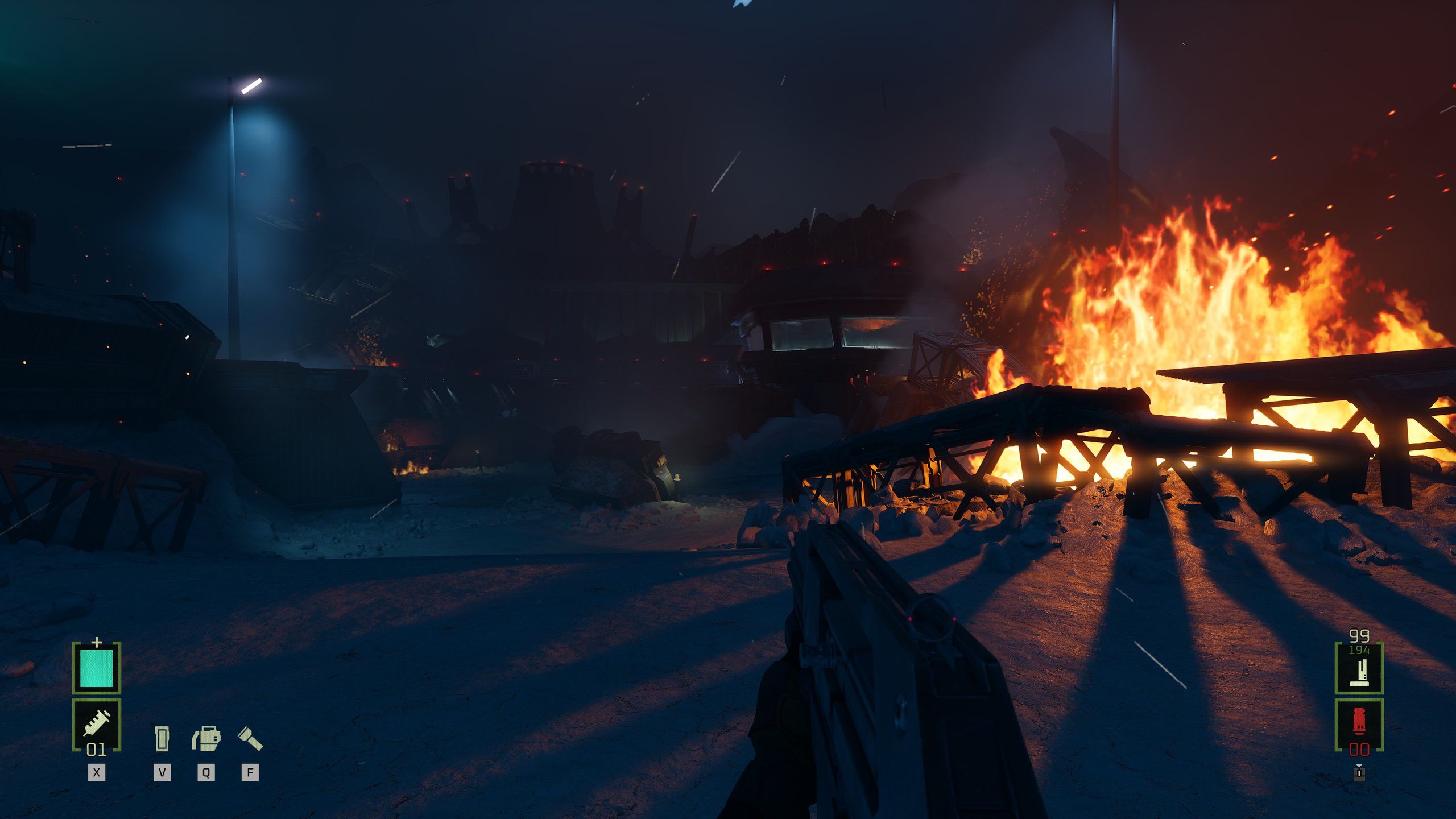Toggle the flashlight icon
The width and height of the screenshot is (1456, 819).
[x=250, y=738]
